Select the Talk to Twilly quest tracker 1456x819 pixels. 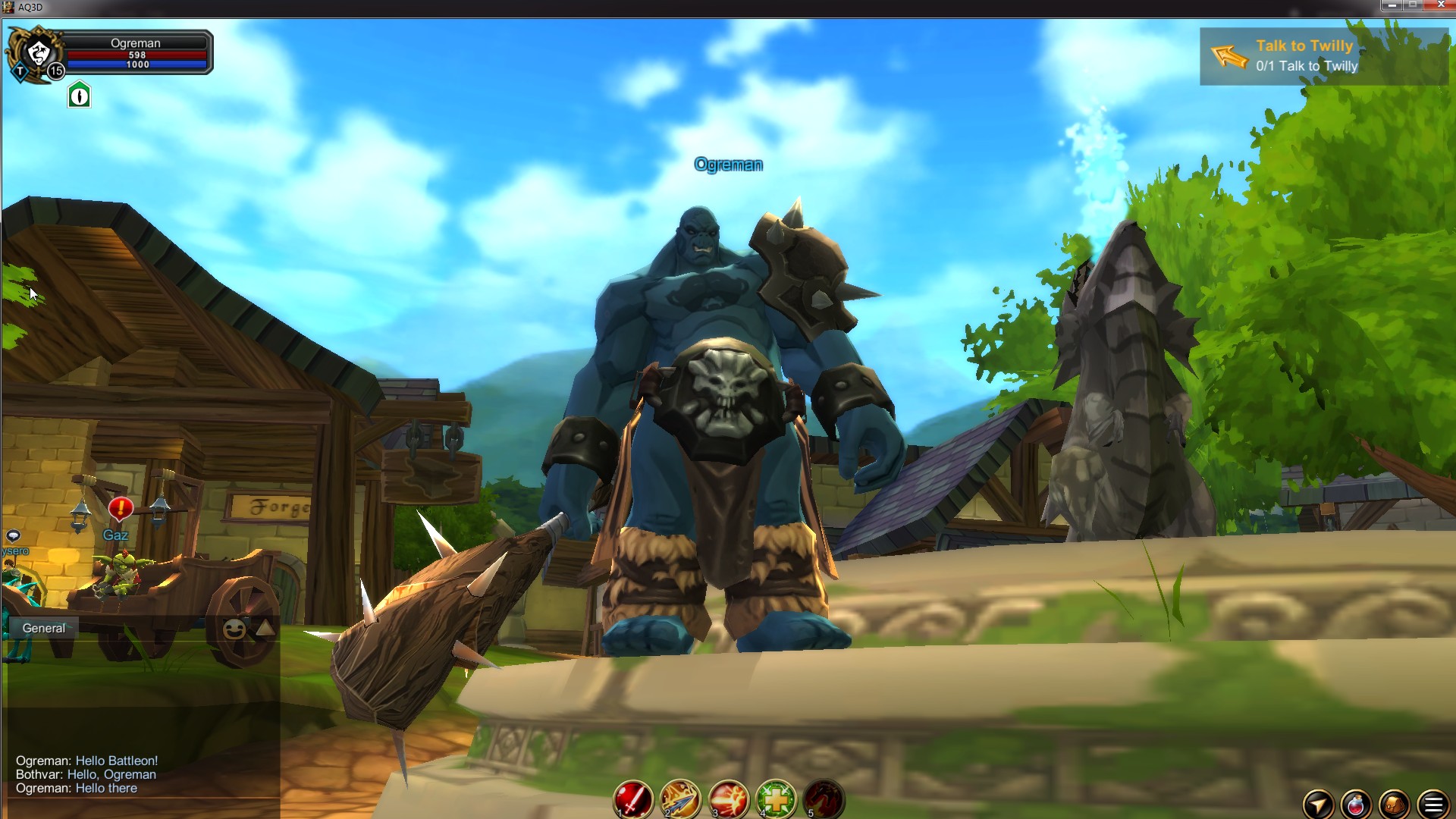point(1323,56)
